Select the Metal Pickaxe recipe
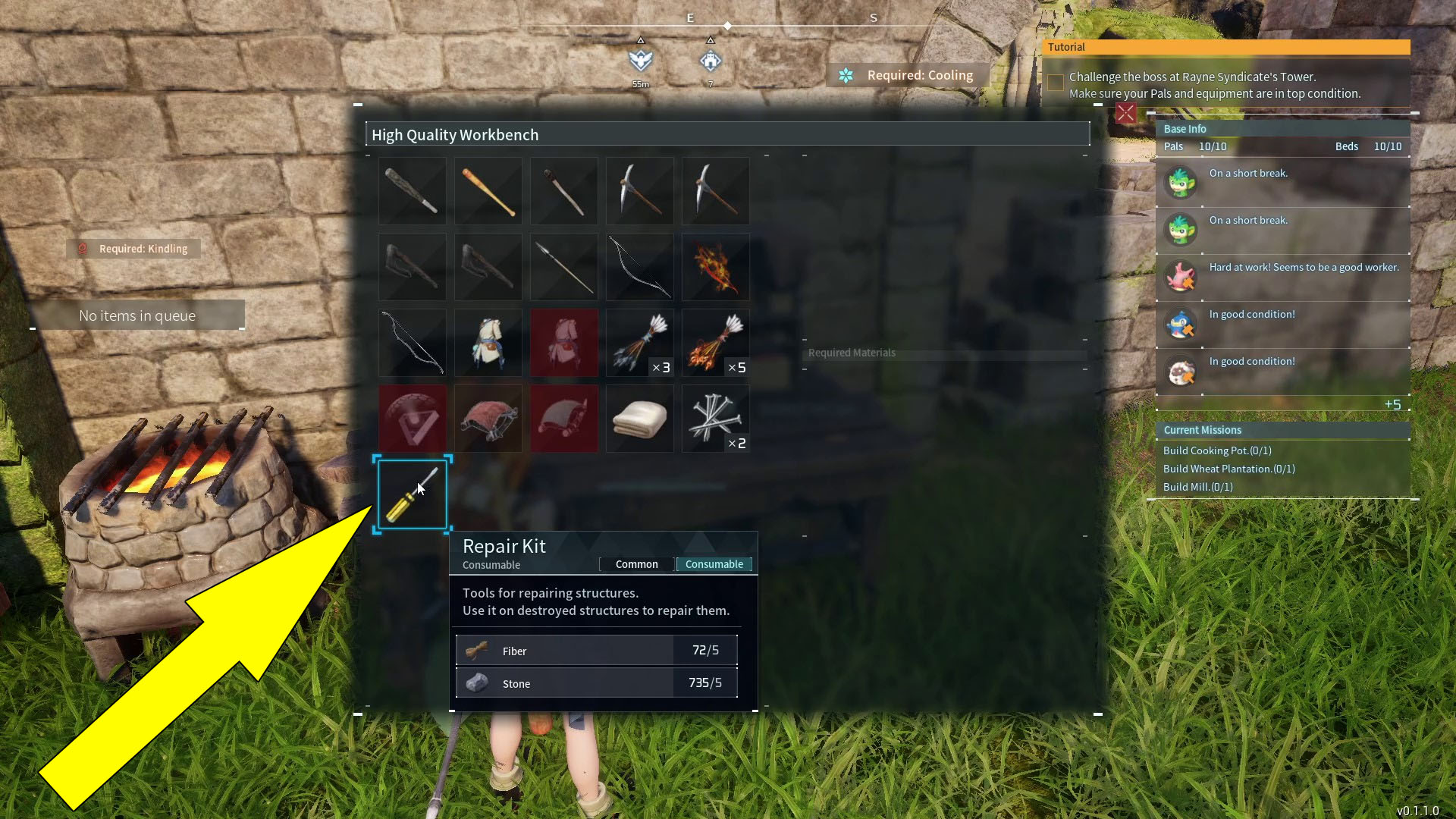This screenshot has width=1456, height=819. tap(715, 191)
